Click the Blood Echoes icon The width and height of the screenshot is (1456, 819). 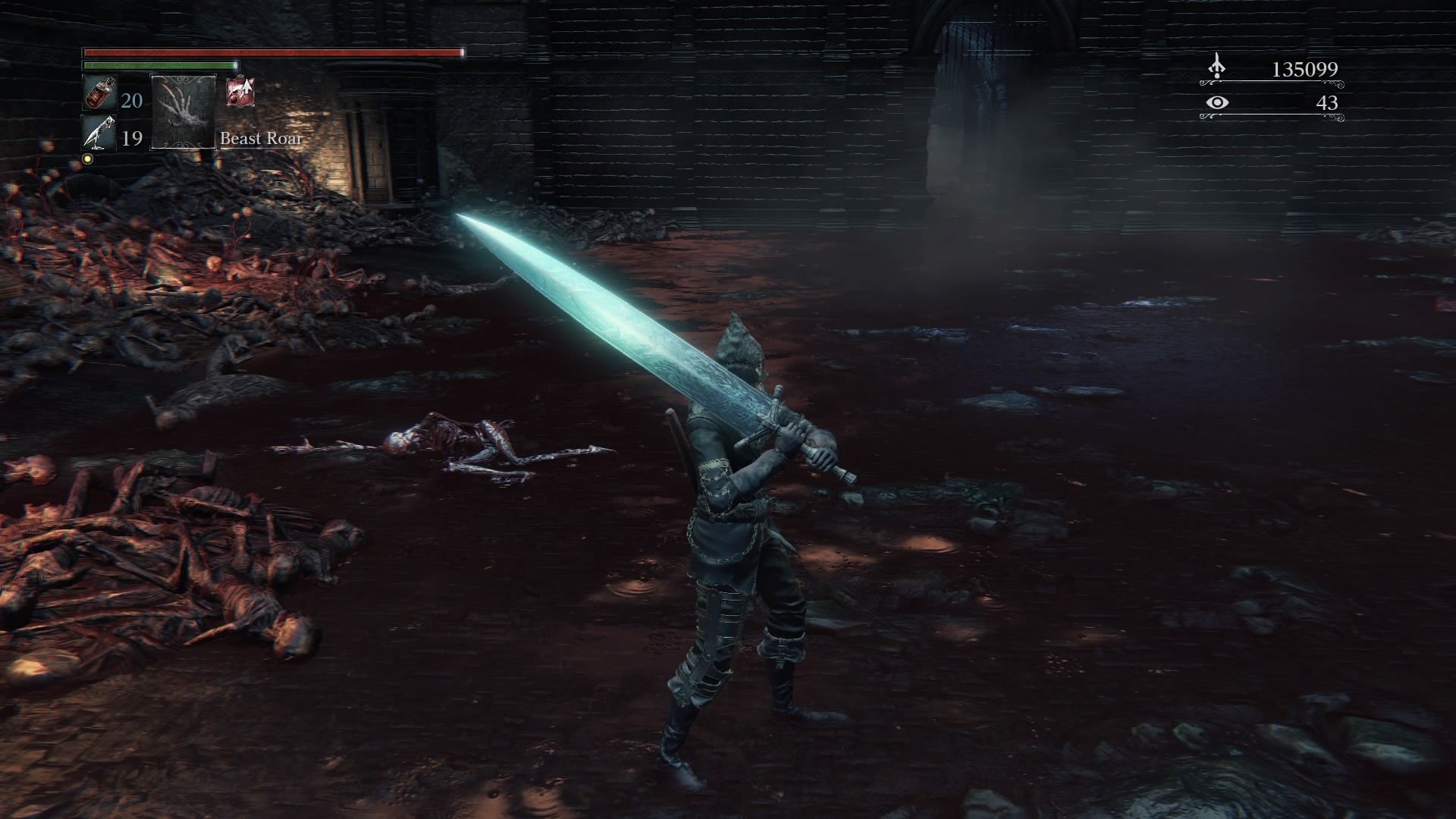click(1216, 67)
